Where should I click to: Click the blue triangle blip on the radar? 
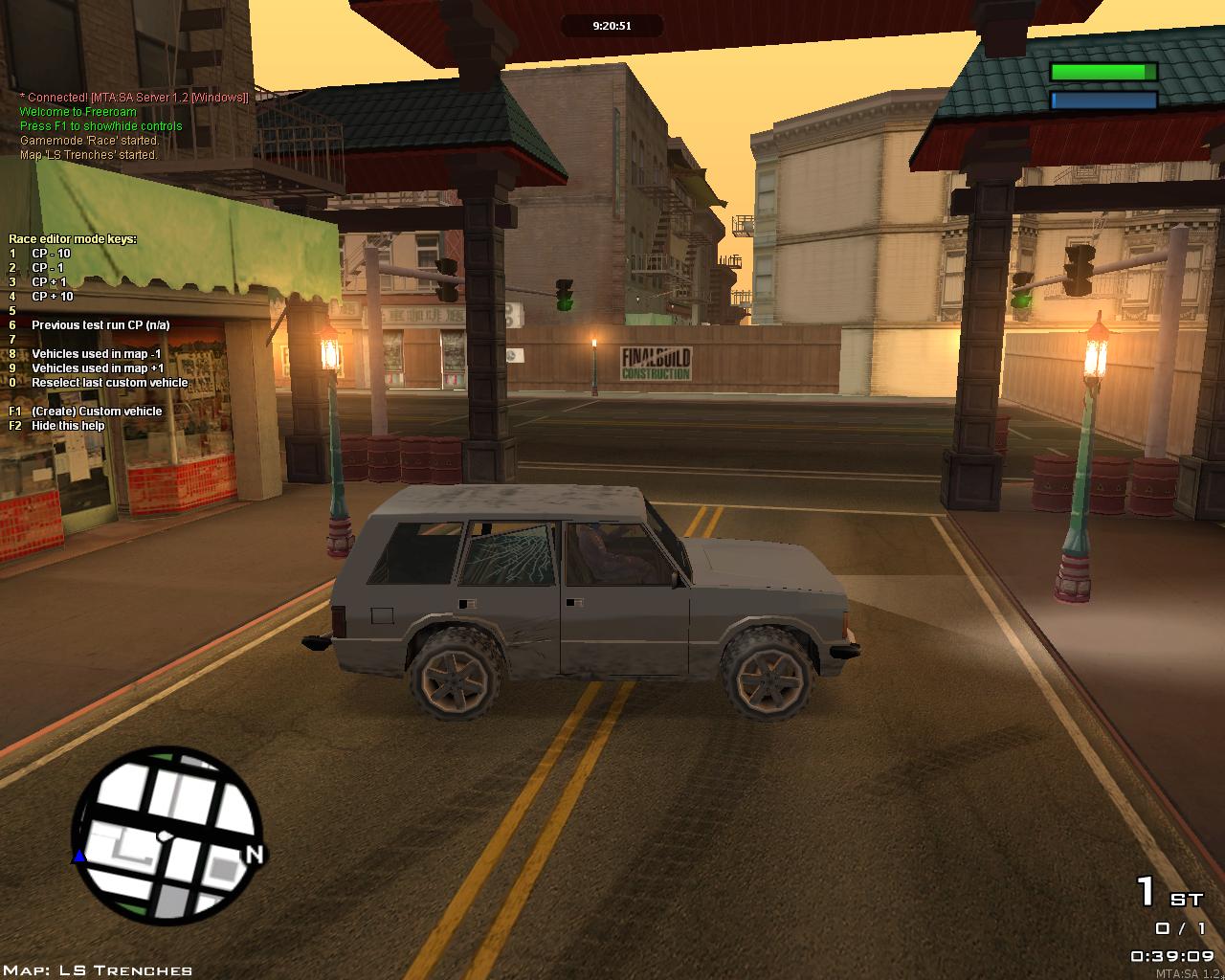80,857
